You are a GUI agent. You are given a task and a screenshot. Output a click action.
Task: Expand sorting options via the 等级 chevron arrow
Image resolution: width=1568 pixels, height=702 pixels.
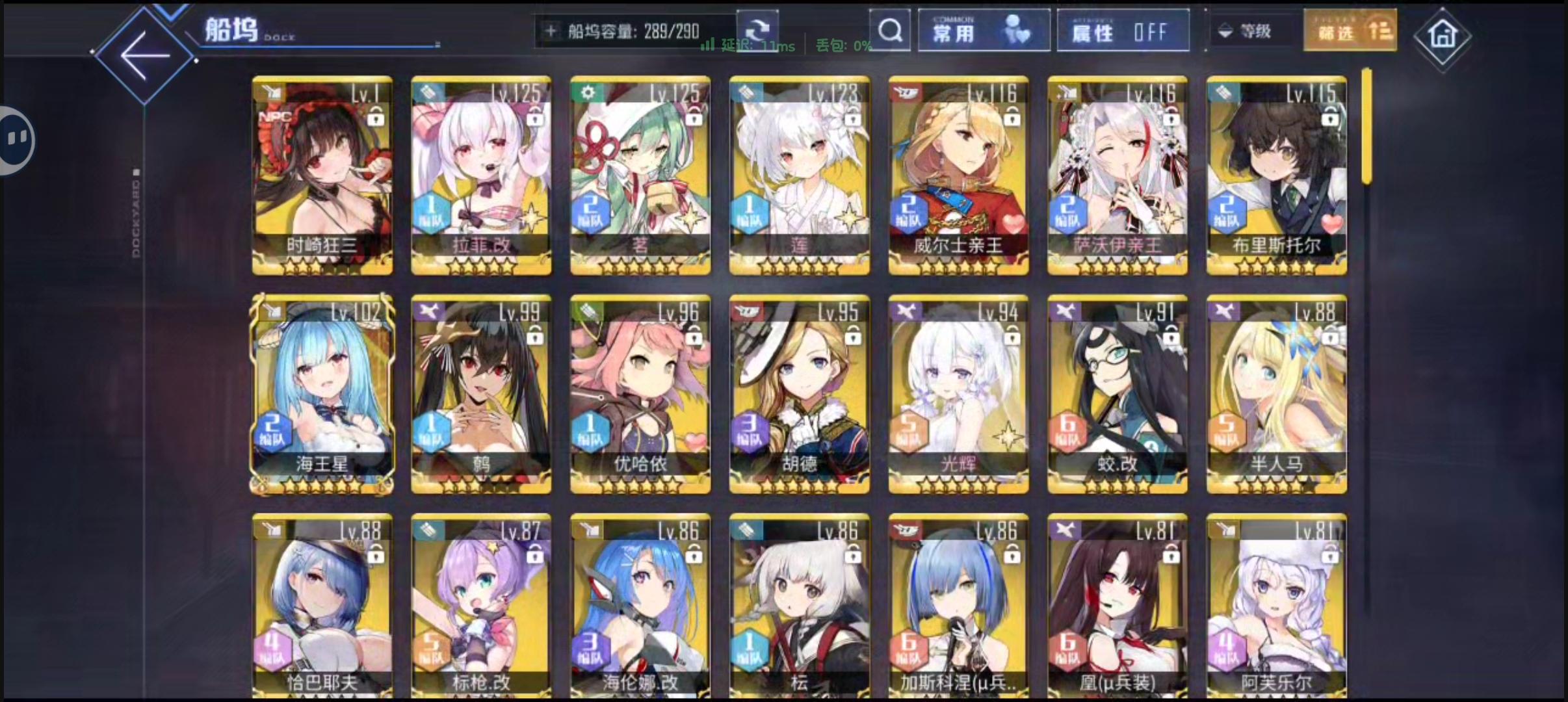[1225, 31]
